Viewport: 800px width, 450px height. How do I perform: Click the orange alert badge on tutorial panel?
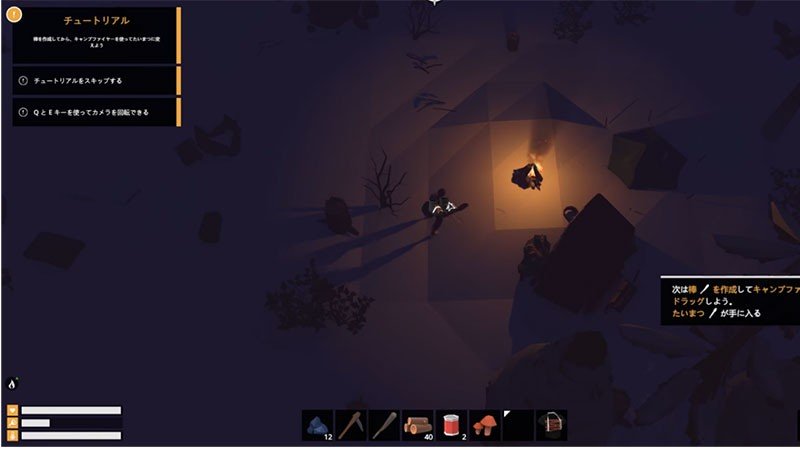click(13, 15)
